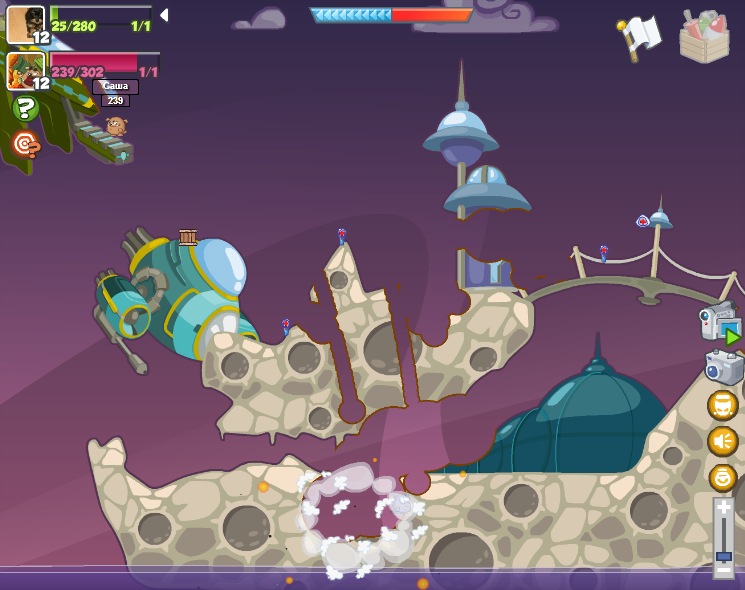Click the video camera with green play arrow
This screenshot has width=745, height=590.
pyautogui.click(x=720, y=324)
